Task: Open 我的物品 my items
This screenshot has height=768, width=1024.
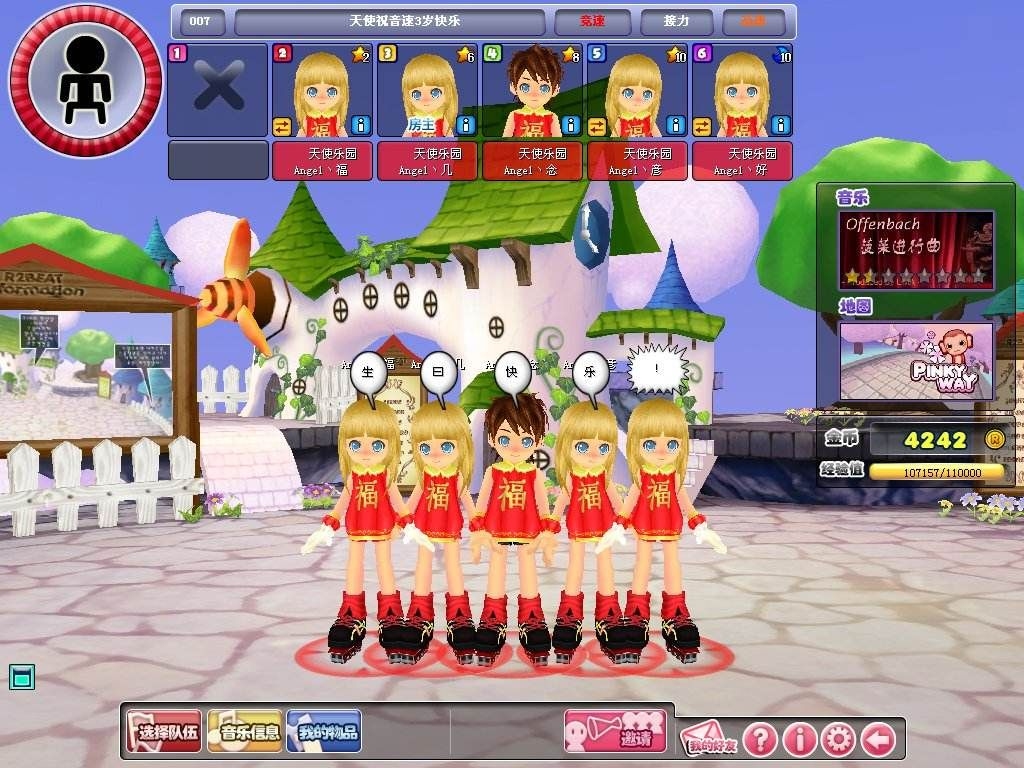Action: [324, 732]
